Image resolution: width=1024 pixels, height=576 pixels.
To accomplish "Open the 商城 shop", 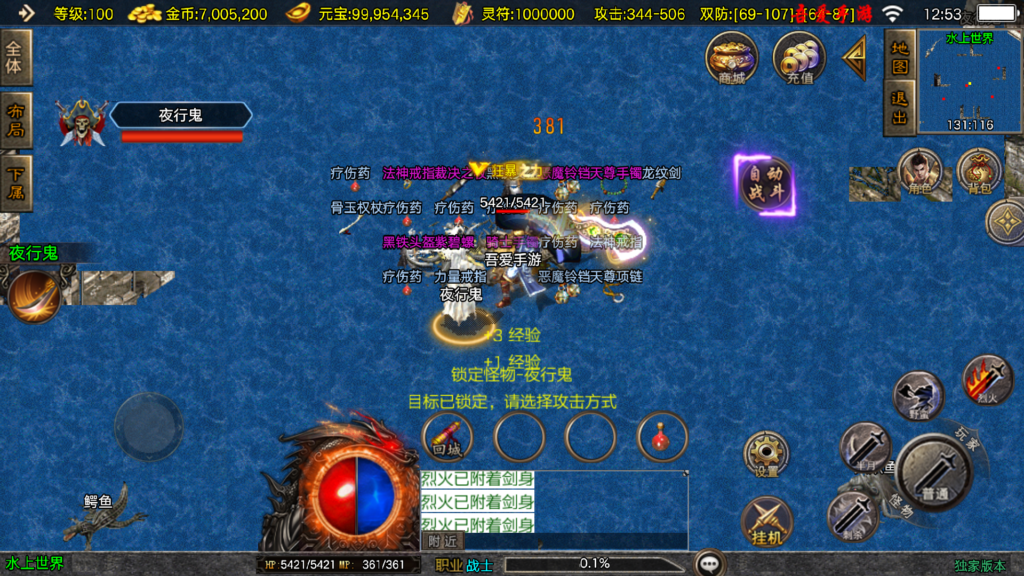I will [x=732, y=58].
